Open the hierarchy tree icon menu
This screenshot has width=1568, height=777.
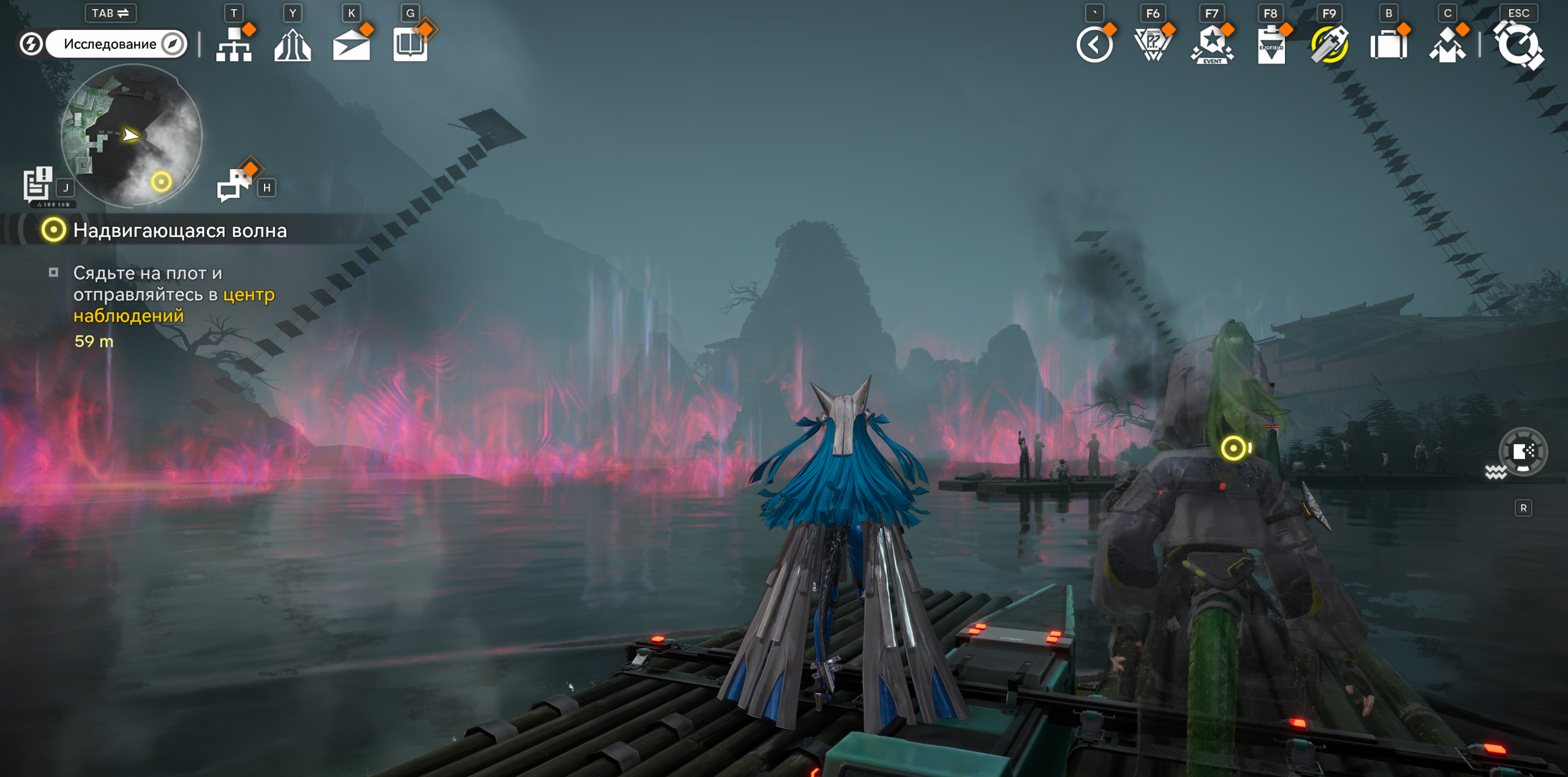coord(234,45)
